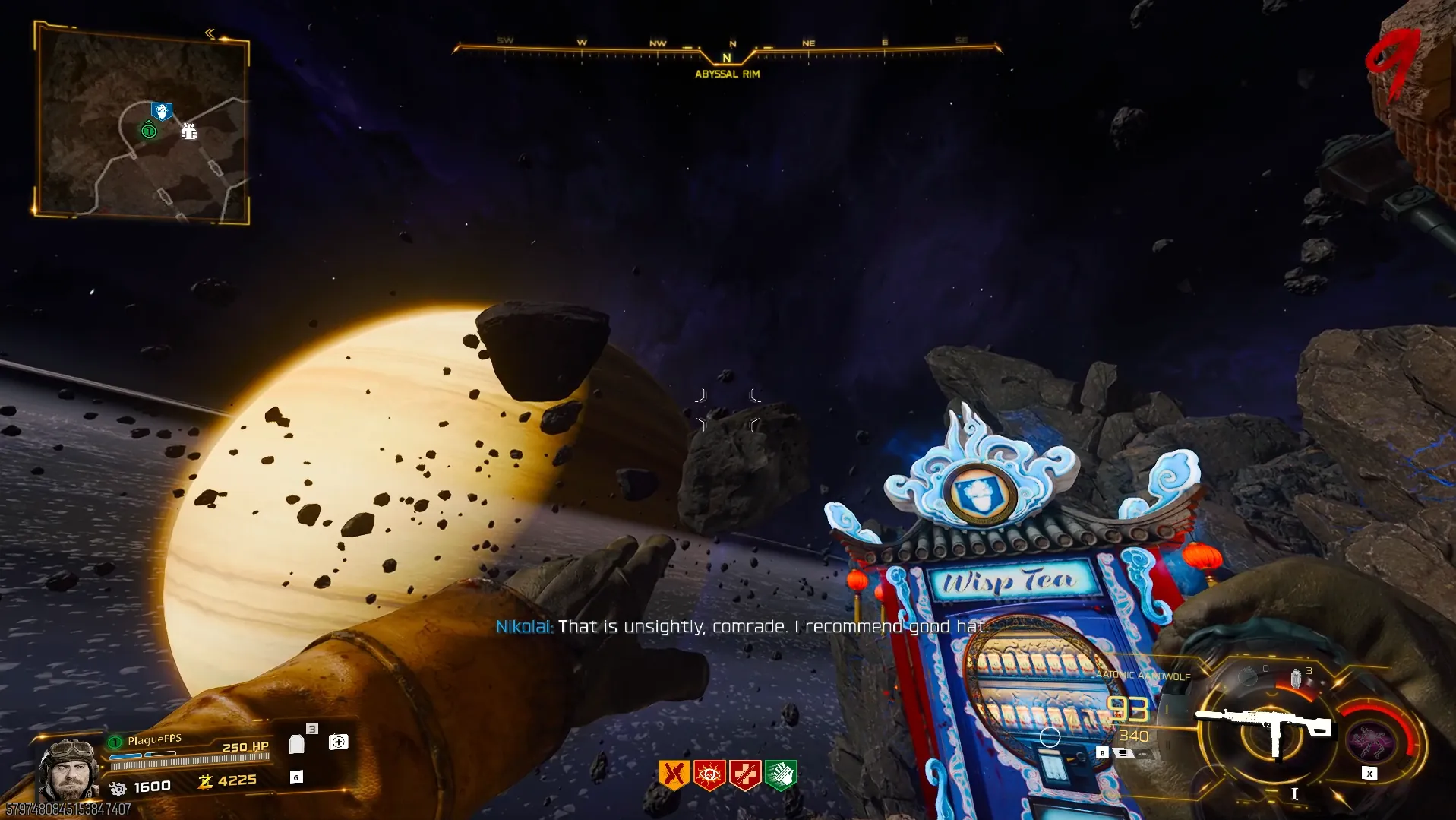Activate the purple field upgrade ability icon
1456x820 pixels.
(1371, 740)
